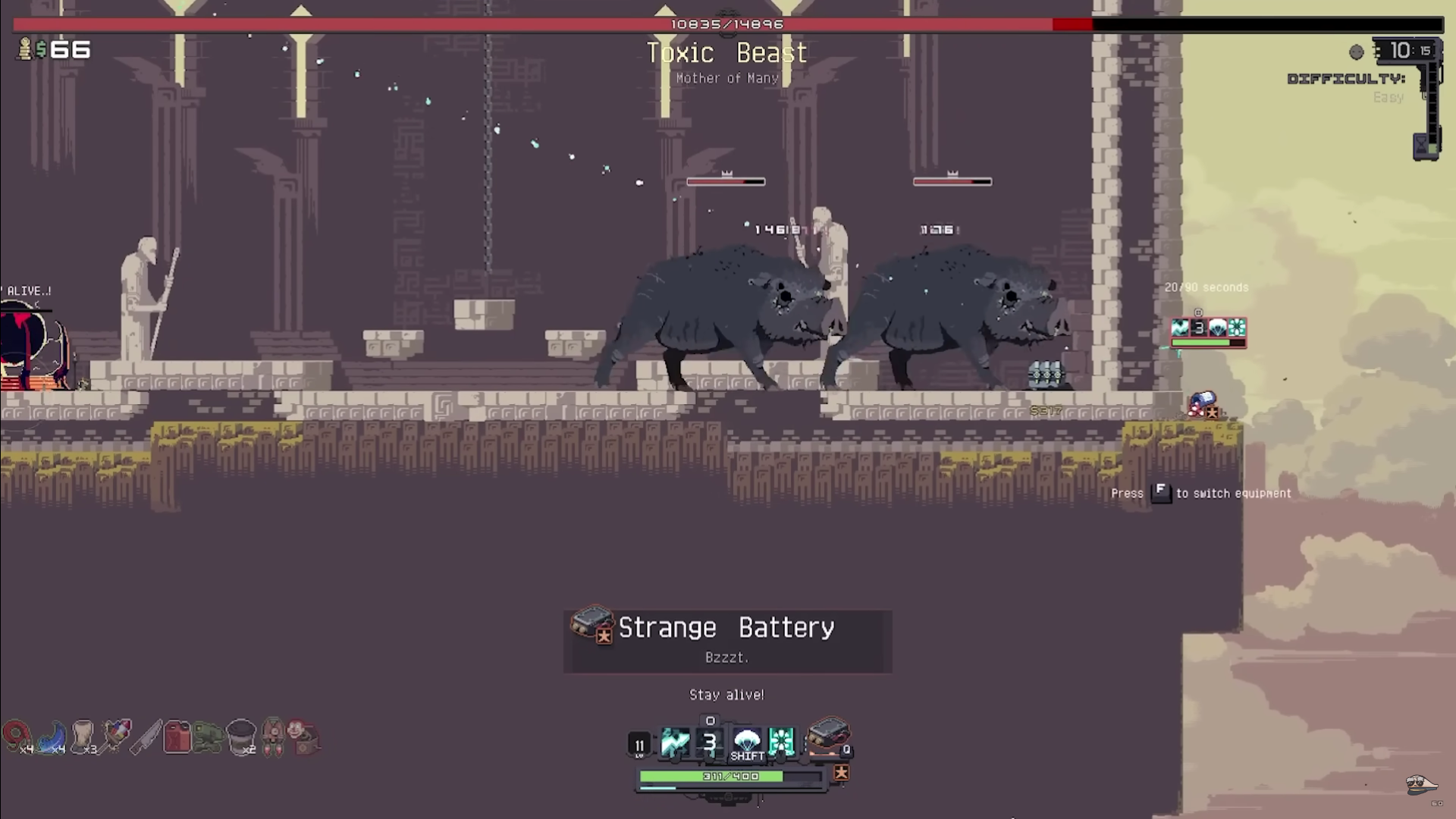This screenshot has height=819, width=1456.
Task: Select the green toxic frog item
Action: (208, 737)
